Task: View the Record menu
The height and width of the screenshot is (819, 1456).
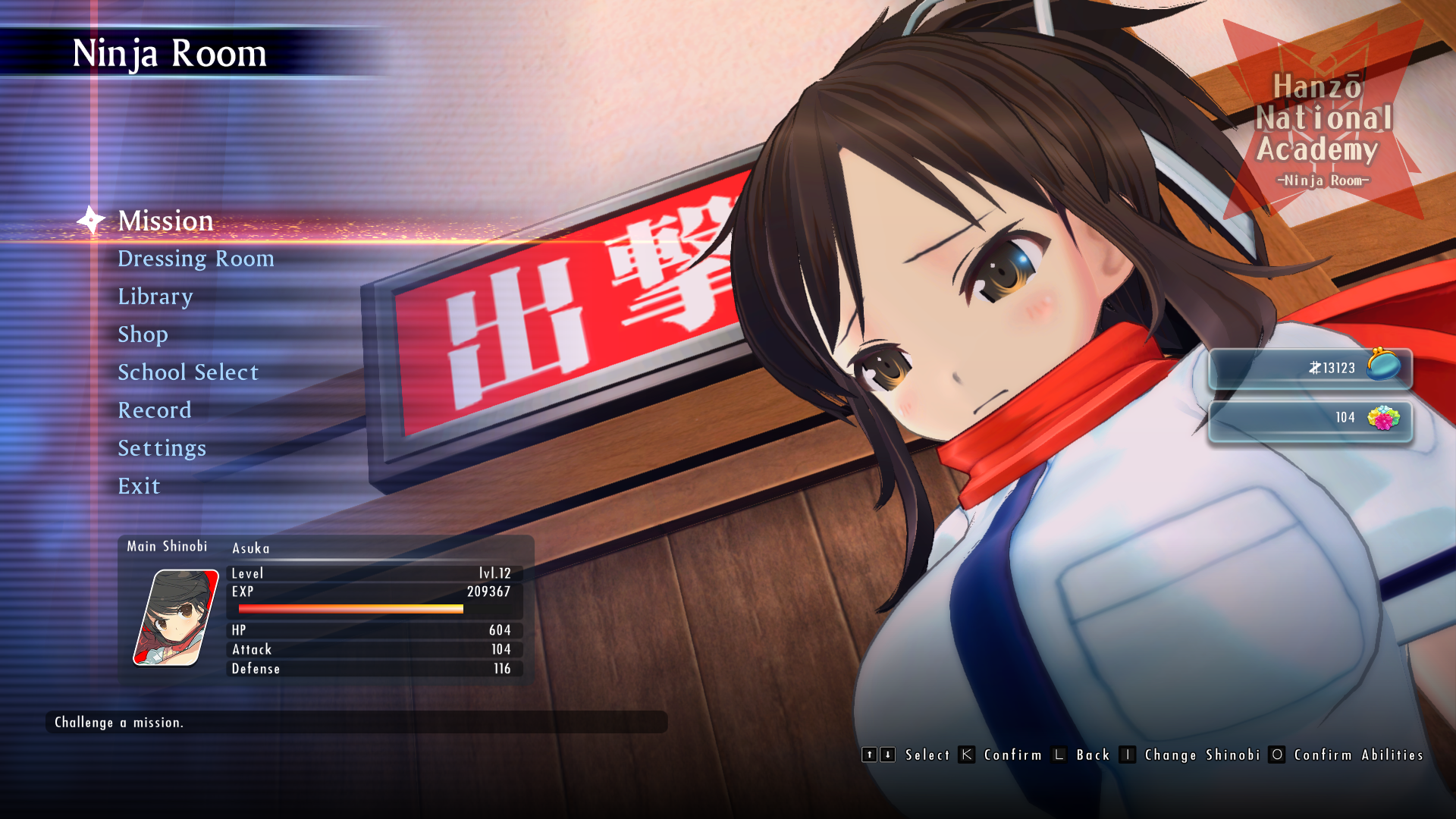Action: pyautogui.click(x=155, y=410)
